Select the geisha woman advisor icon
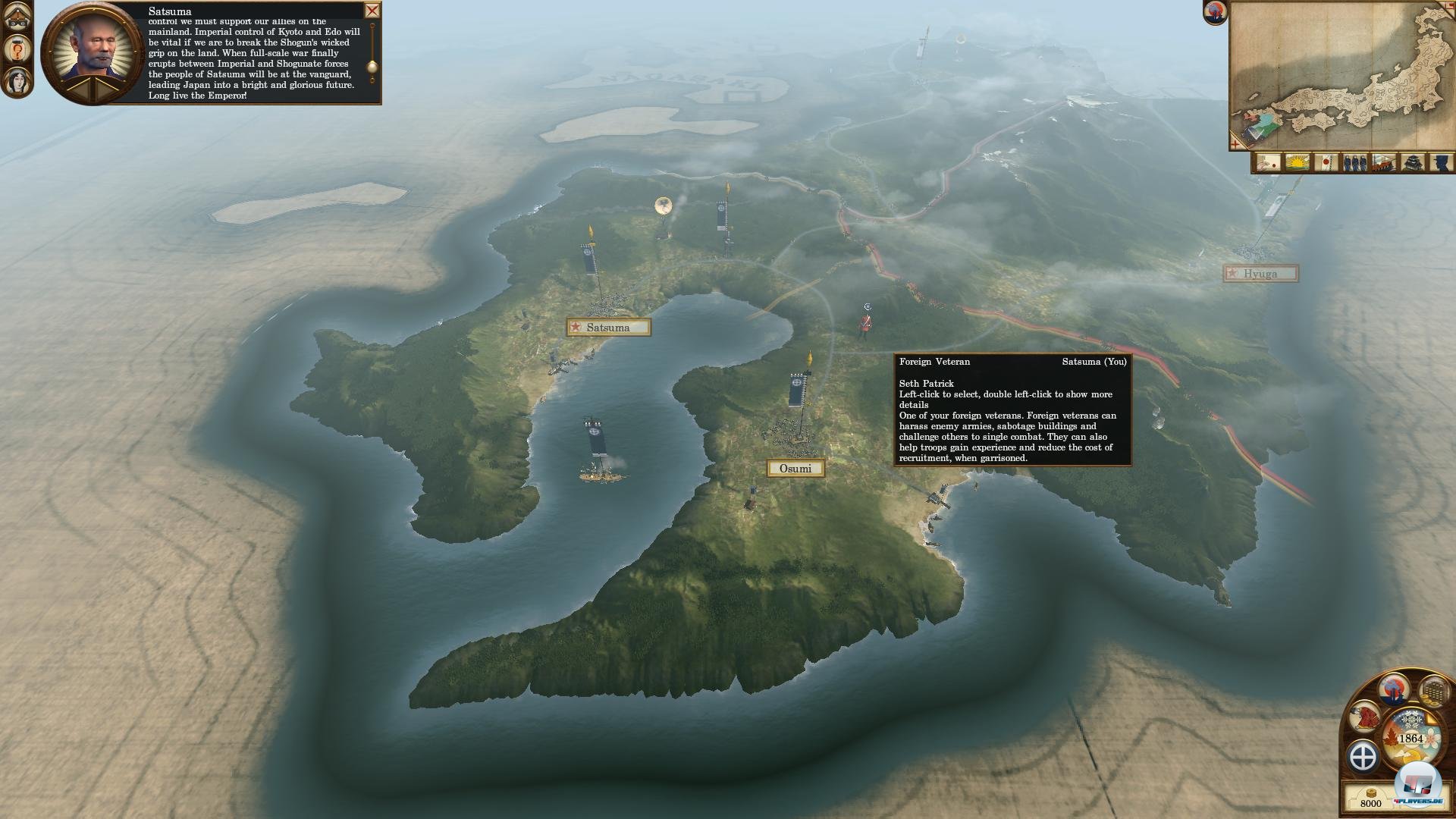This screenshot has width=1456, height=819. point(17,80)
